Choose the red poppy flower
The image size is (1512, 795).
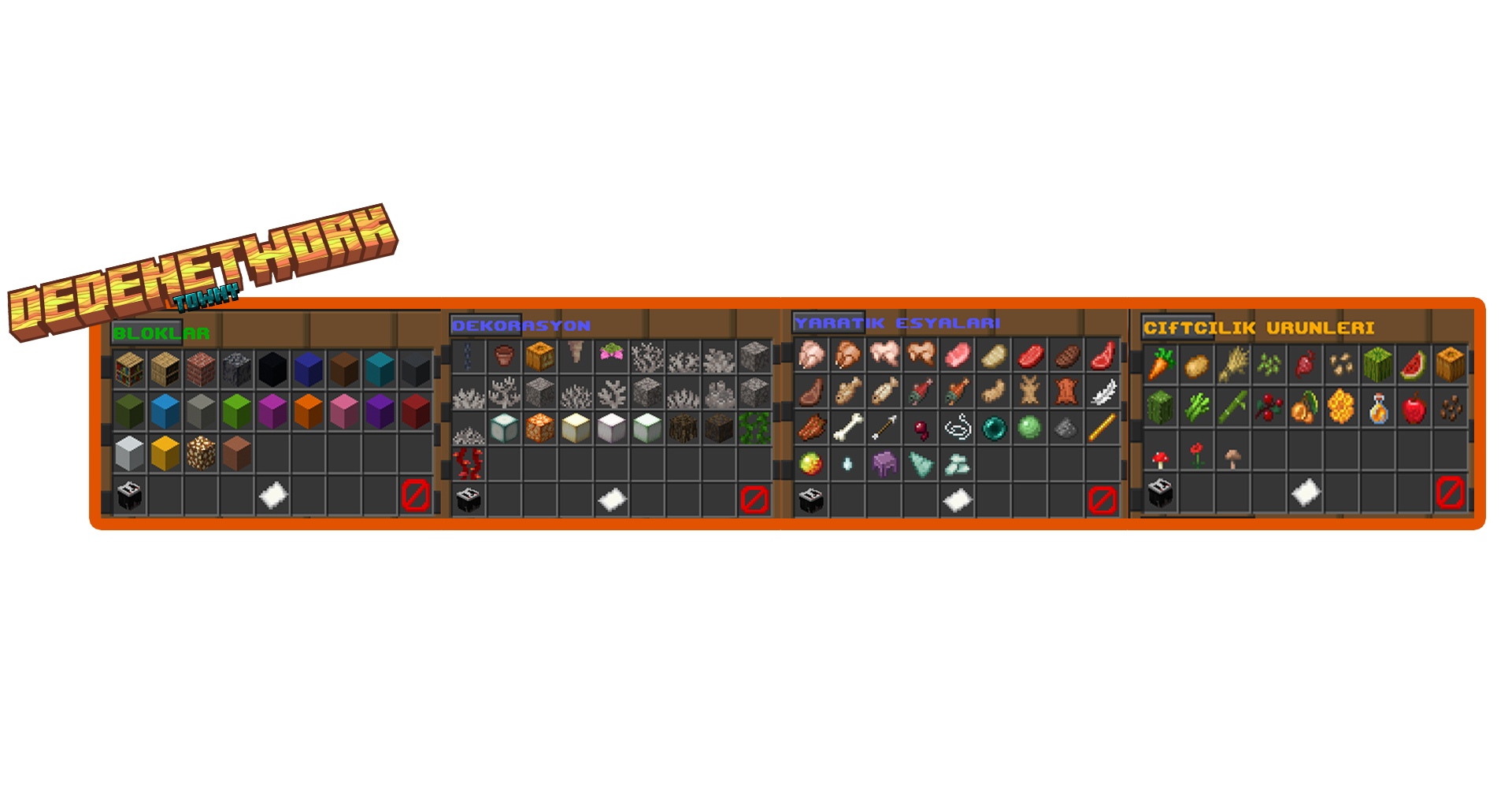click(x=1197, y=455)
